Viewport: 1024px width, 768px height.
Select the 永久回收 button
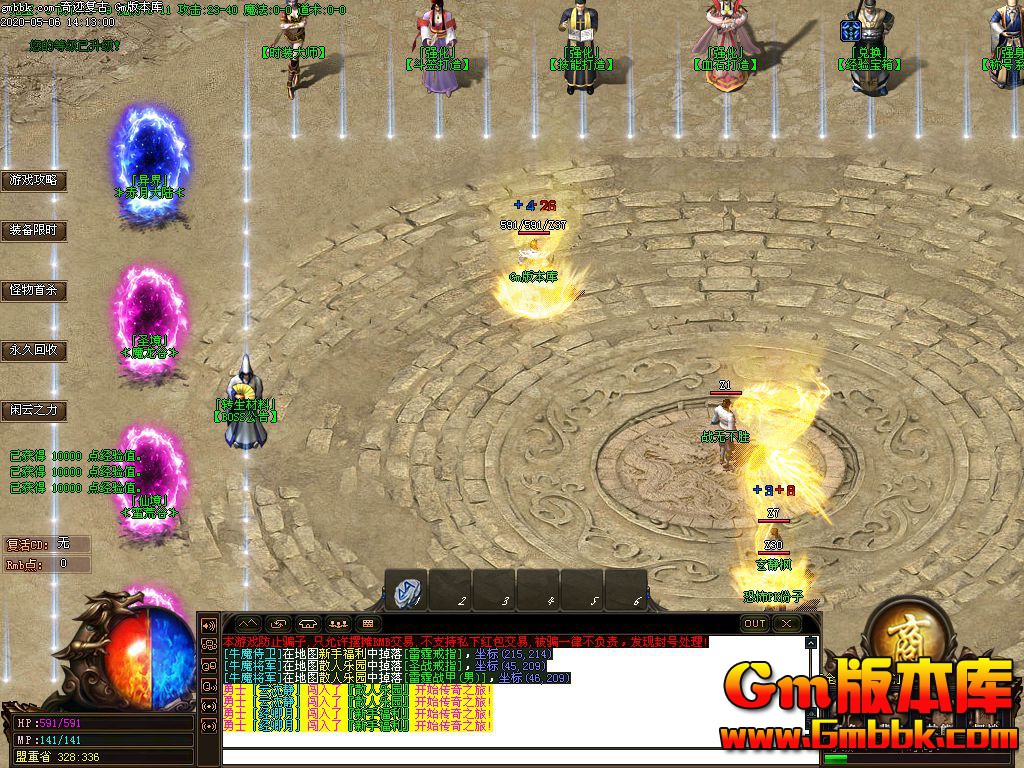(34, 350)
